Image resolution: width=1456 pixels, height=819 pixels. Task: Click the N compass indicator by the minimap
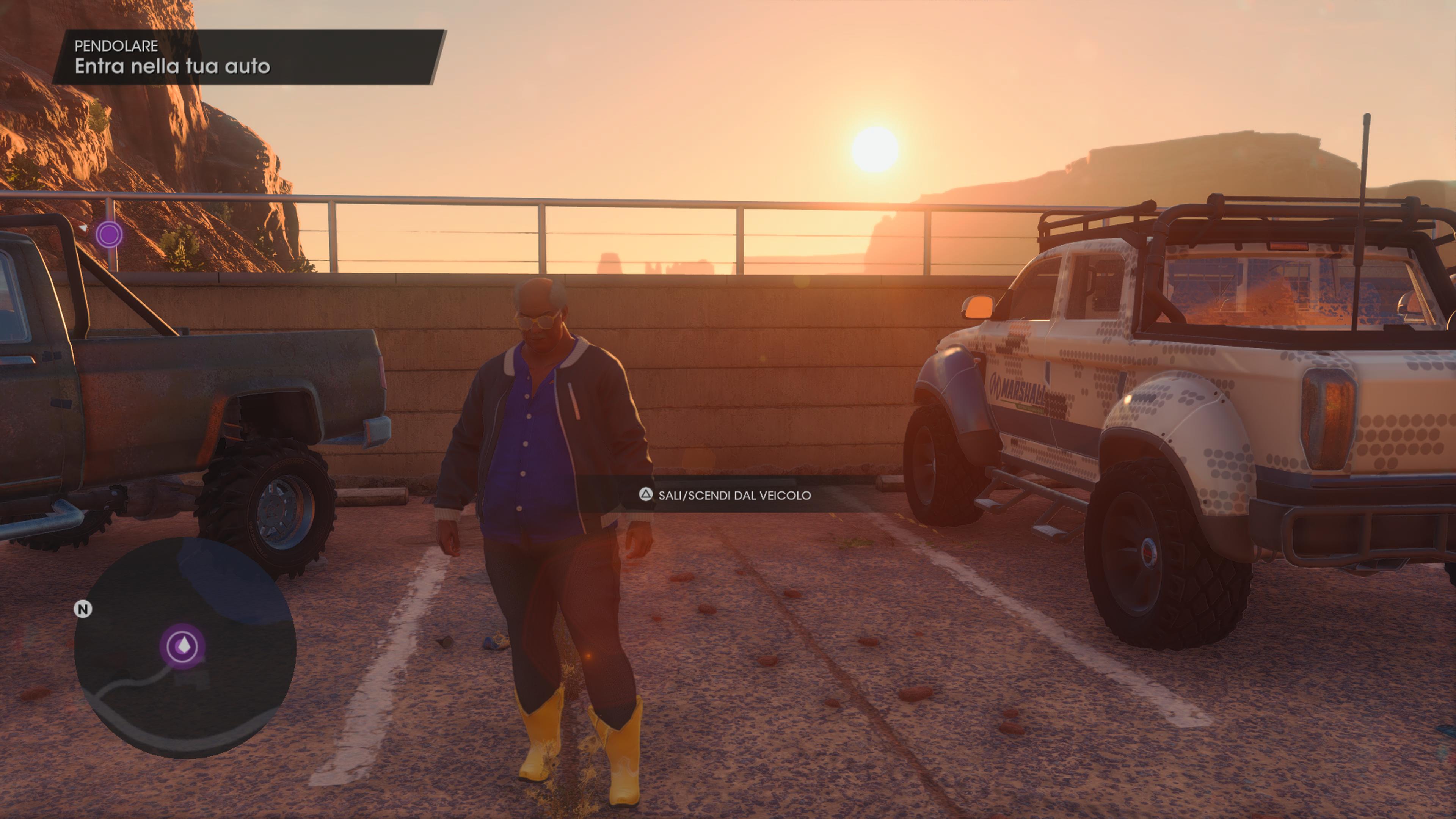[83, 609]
